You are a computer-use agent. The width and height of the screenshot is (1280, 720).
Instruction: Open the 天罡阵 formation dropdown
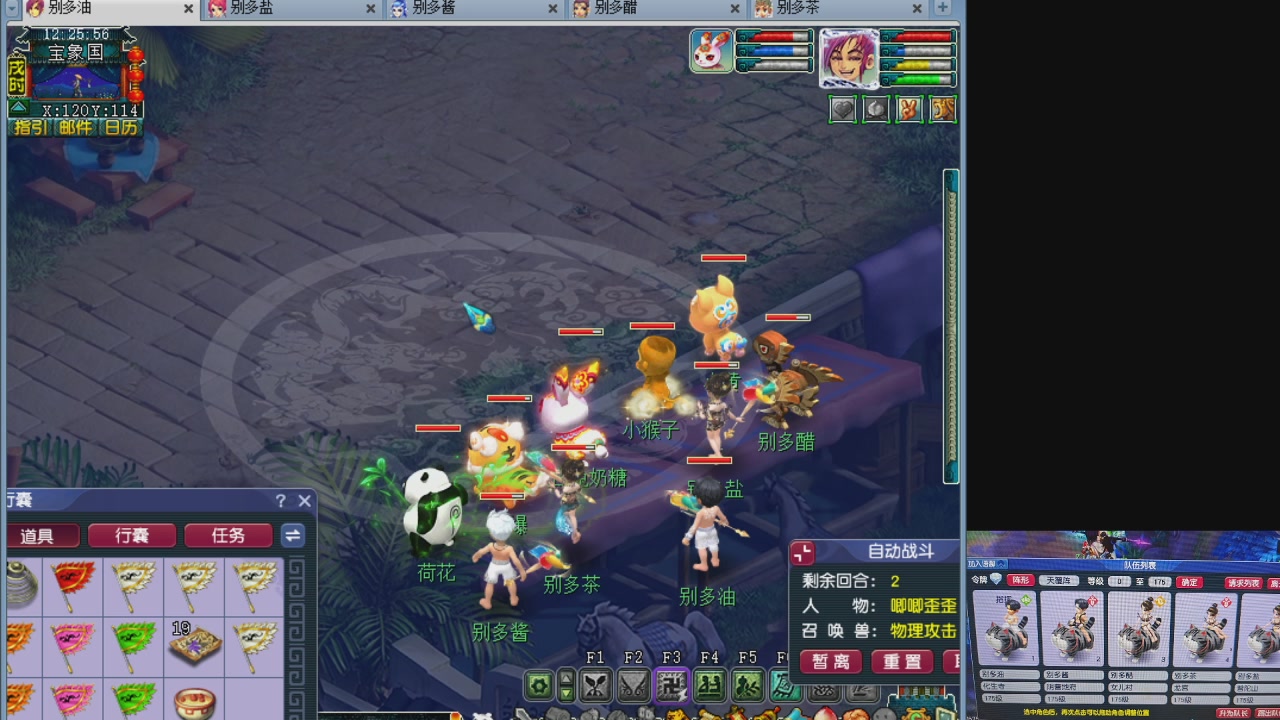tap(1058, 581)
